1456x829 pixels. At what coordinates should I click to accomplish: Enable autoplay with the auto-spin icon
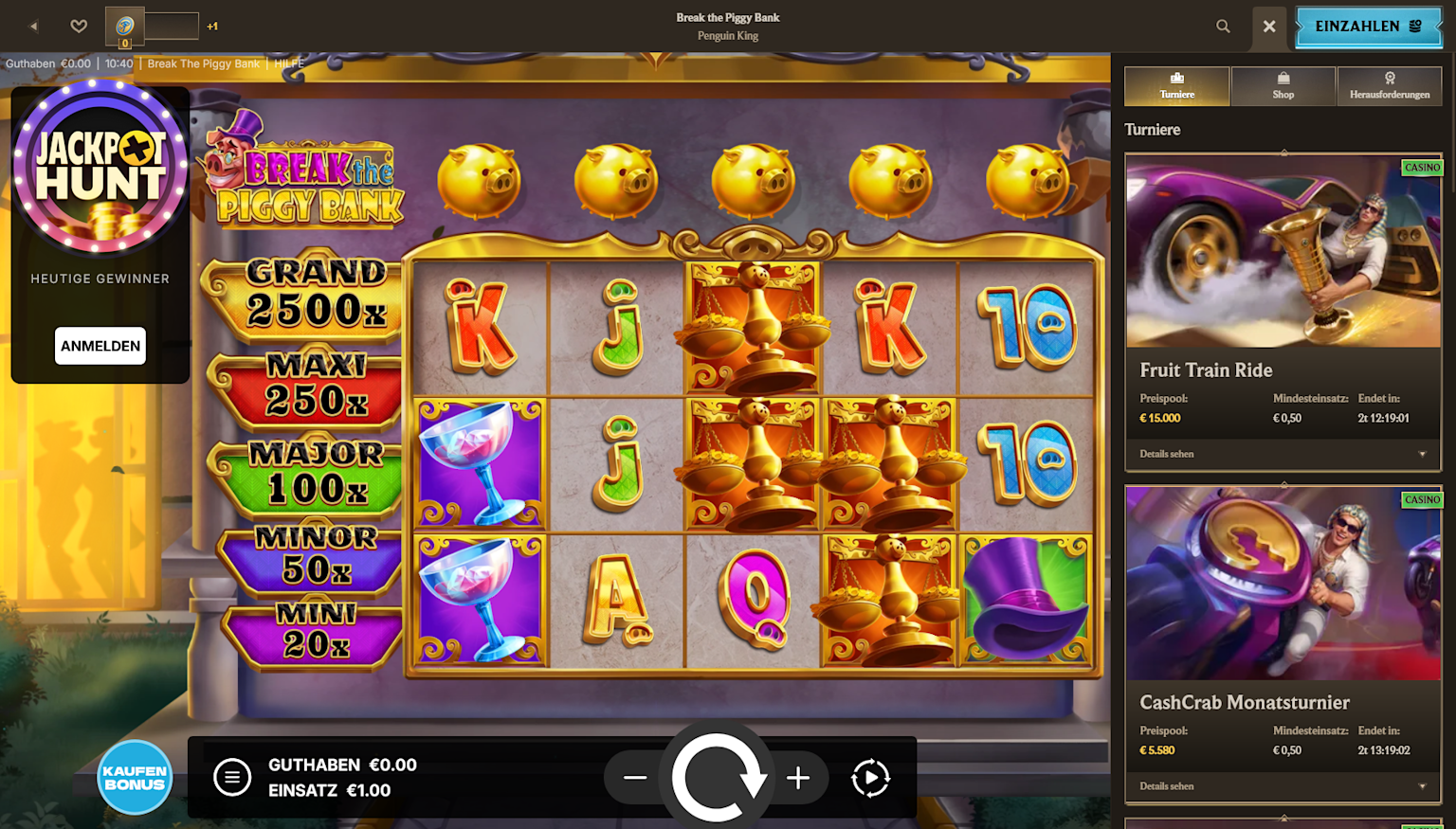(868, 777)
